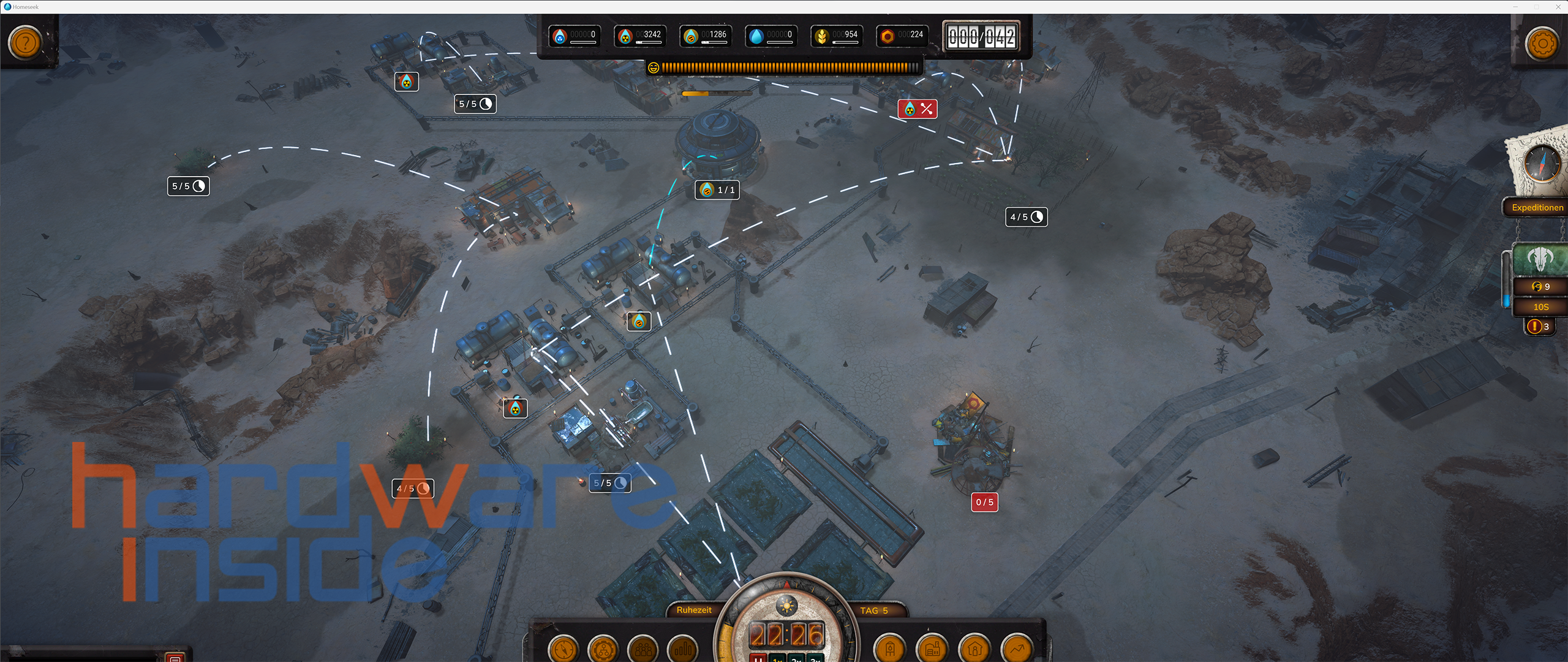Open the Expeditionen map panel
The width and height of the screenshot is (1568, 662).
[x=1537, y=208]
